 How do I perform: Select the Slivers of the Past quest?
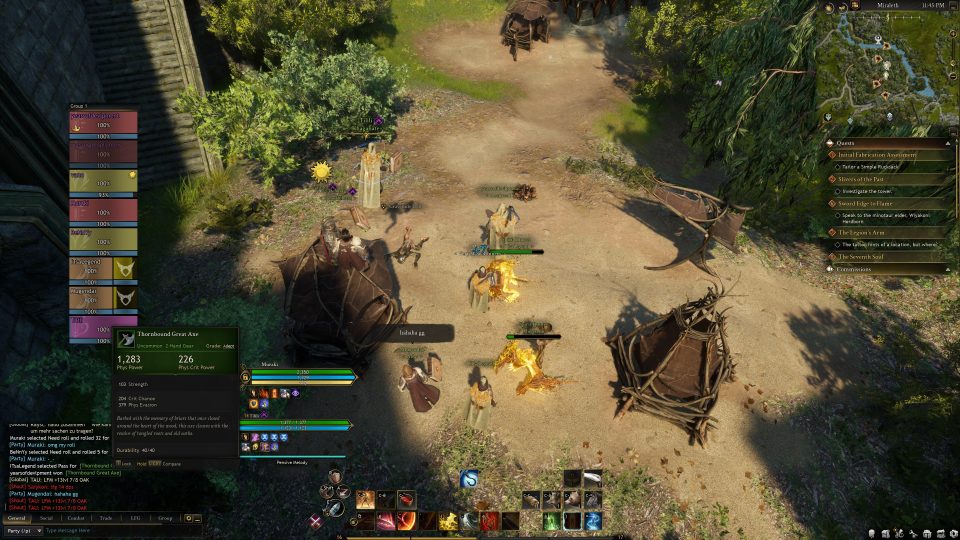tap(870, 179)
